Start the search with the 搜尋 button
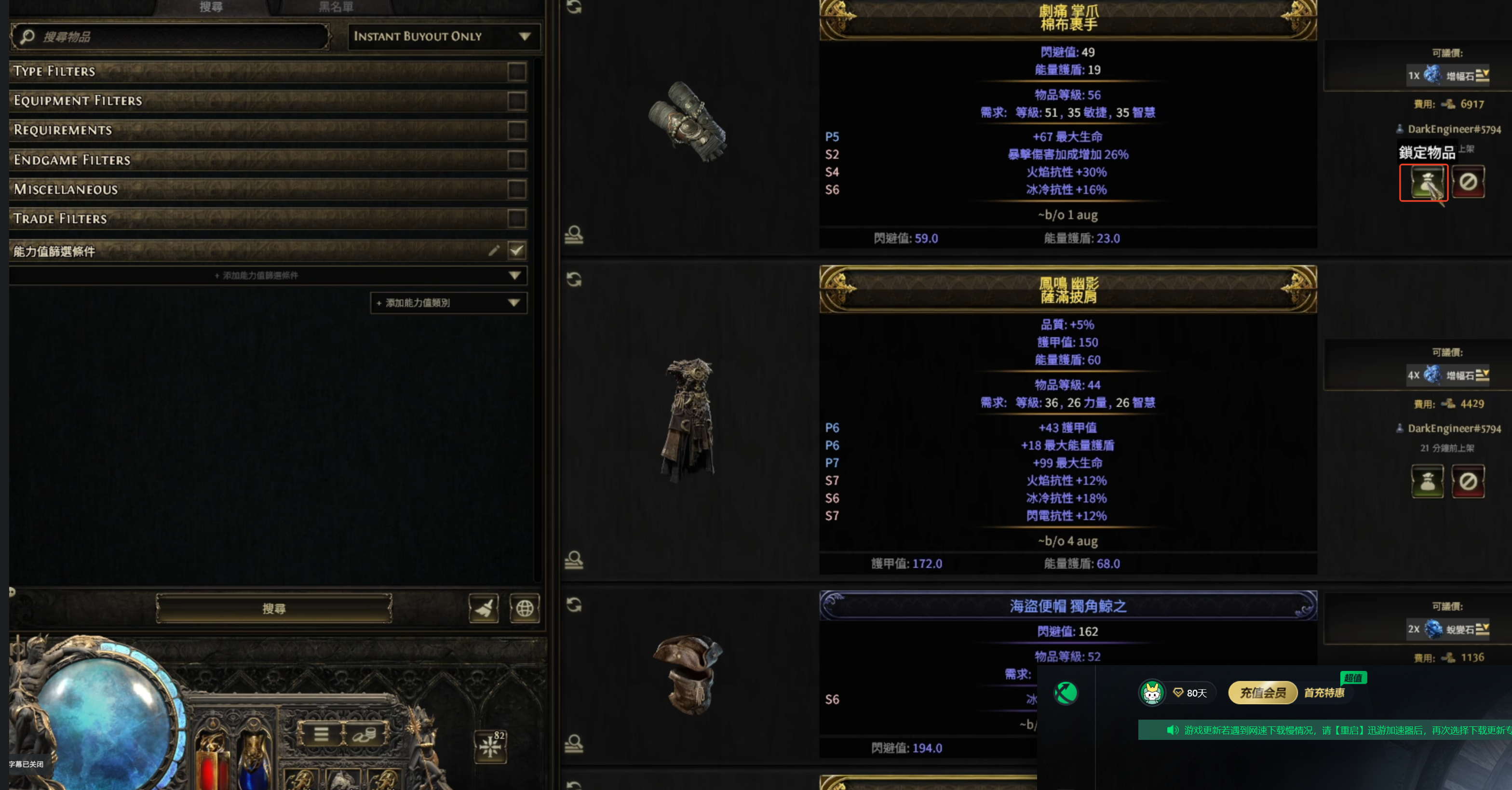Screen dimensions: 1512x790 click(x=273, y=609)
